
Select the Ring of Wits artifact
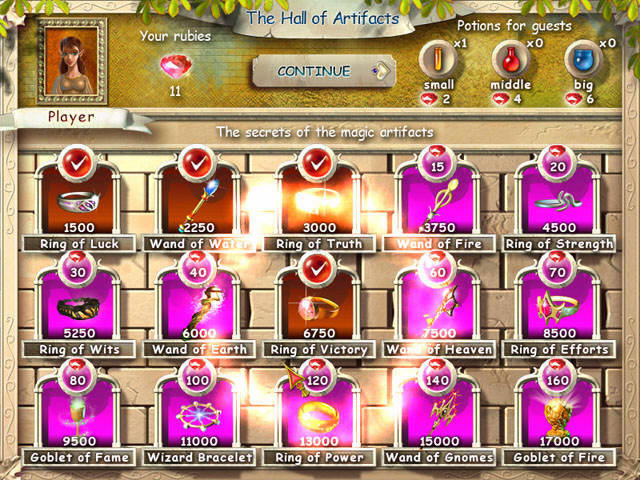[78, 305]
